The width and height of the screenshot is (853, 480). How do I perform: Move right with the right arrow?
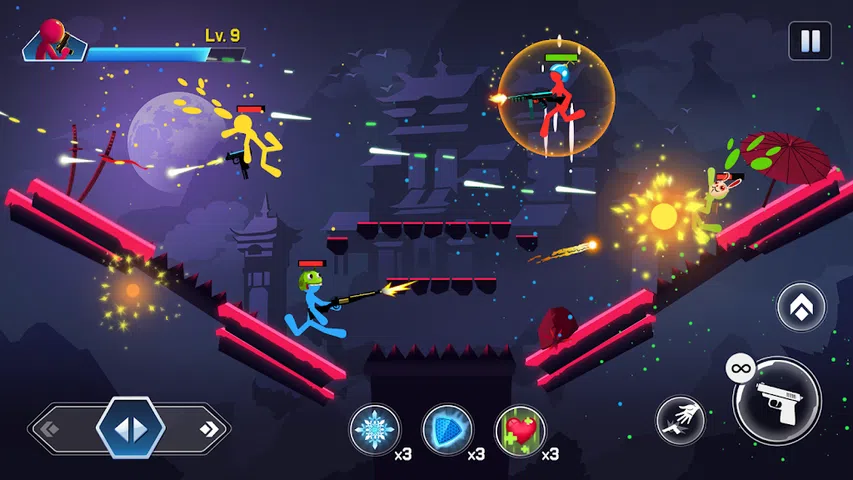tap(209, 429)
